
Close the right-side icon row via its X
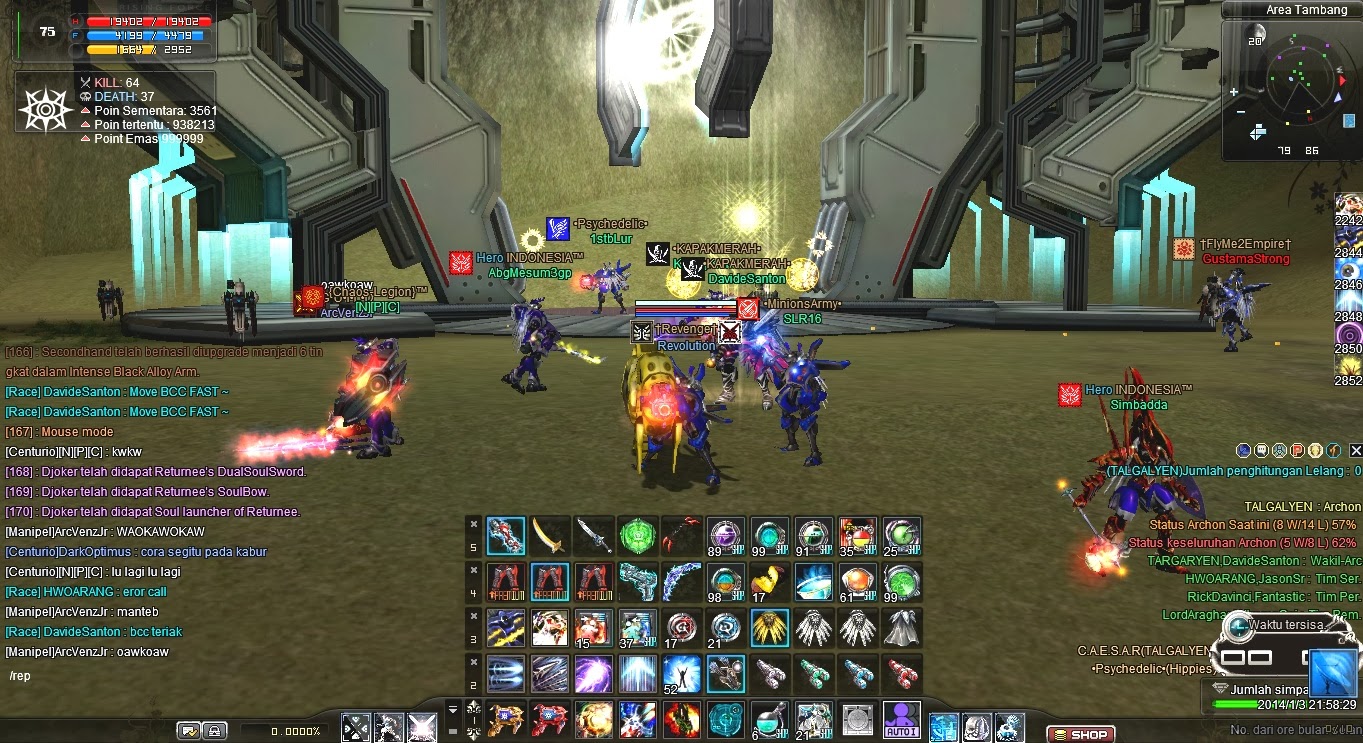click(x=1355, y=450)
